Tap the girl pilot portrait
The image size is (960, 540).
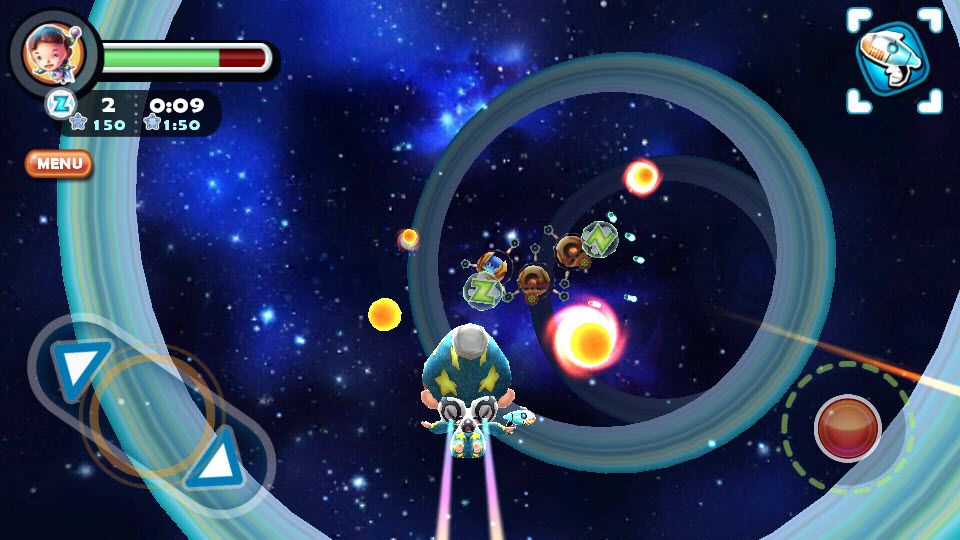click(x=53, y=55)
